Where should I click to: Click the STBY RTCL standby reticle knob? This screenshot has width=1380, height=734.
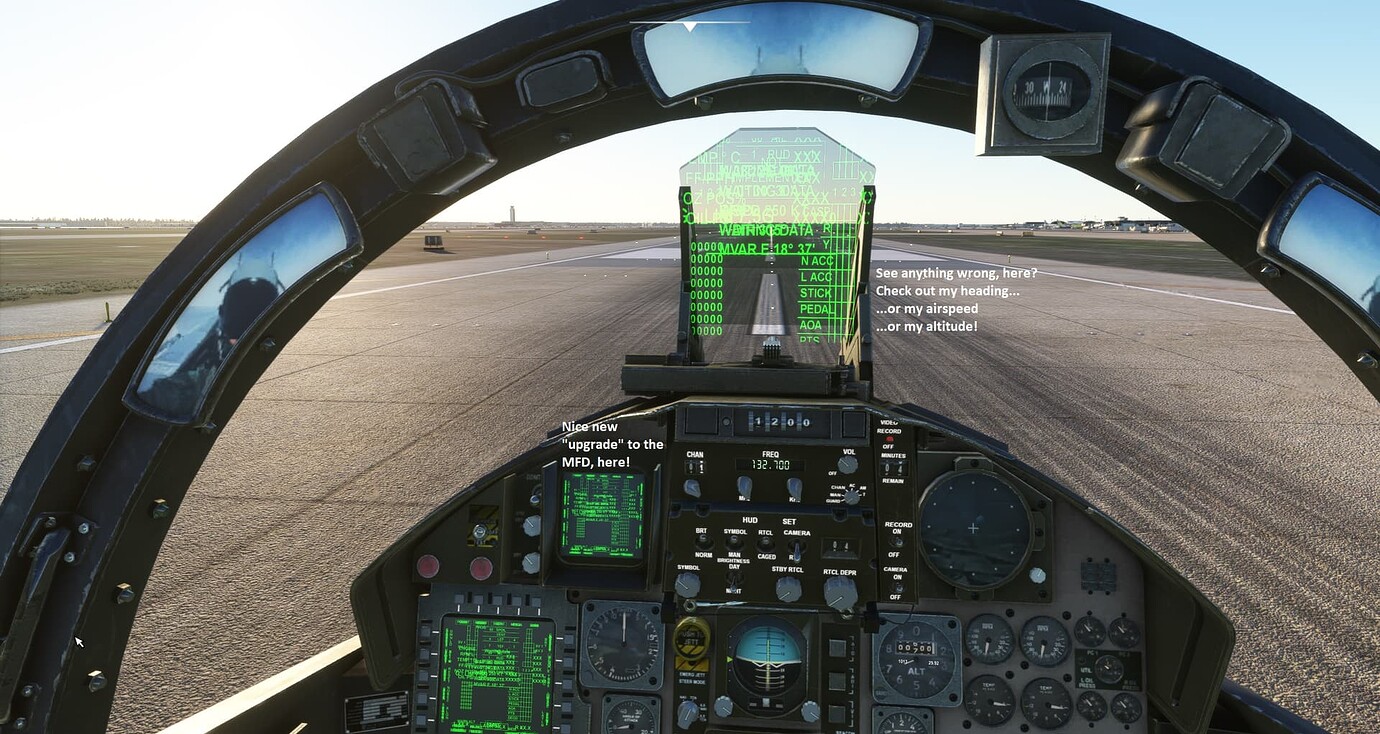click(x=787, y=590)
